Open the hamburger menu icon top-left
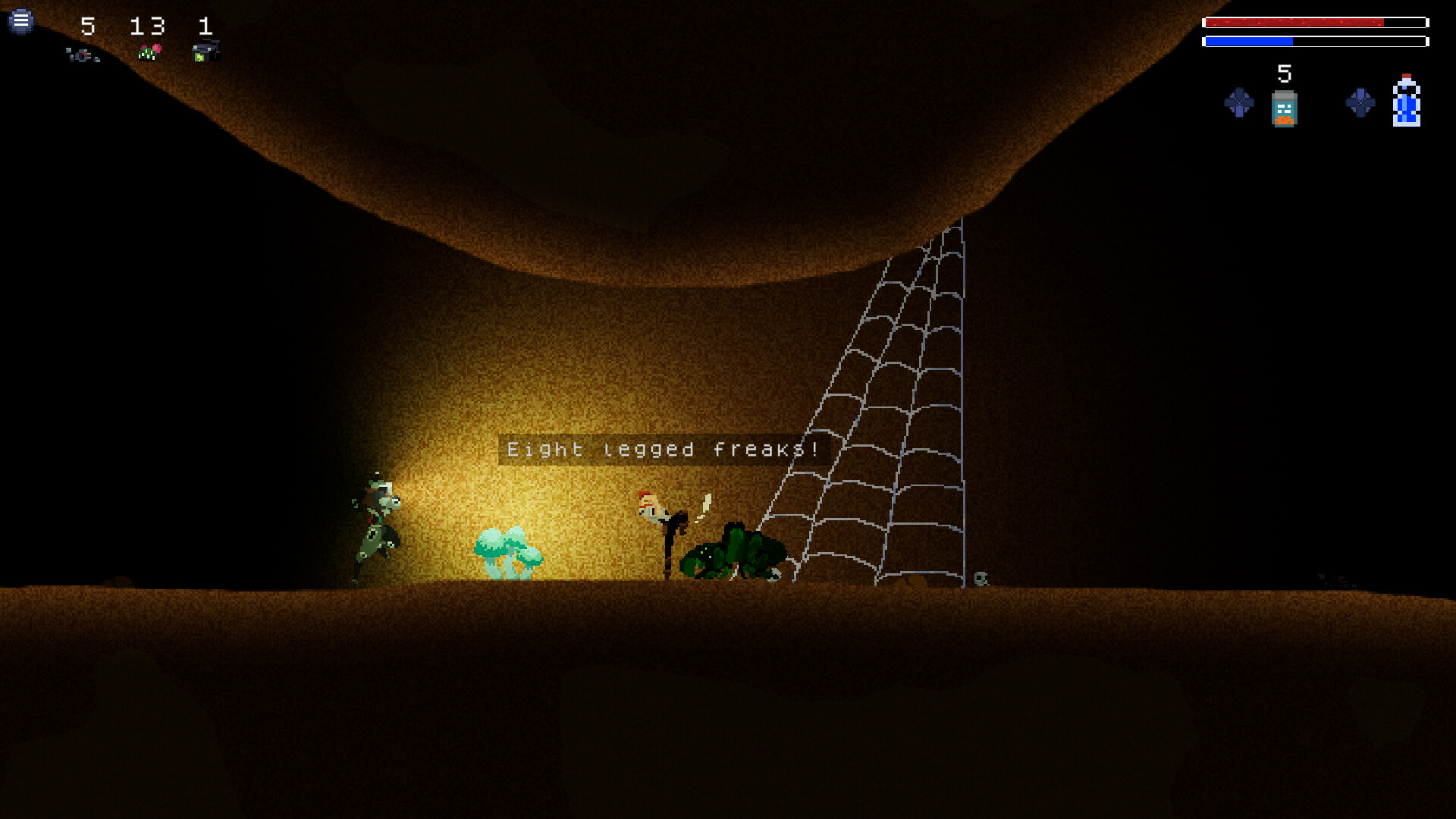This screenshot has height=819, width=1456. (21, 21)
